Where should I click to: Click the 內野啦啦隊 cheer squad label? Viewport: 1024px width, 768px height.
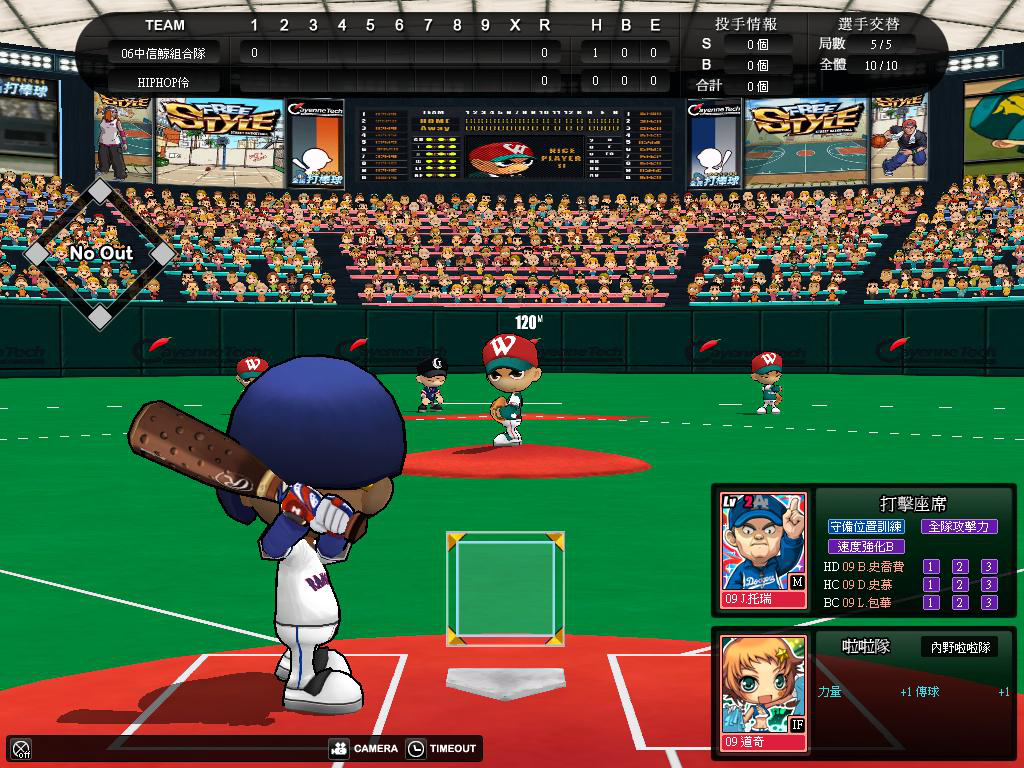pyautogui.click(x=959, y=648)
